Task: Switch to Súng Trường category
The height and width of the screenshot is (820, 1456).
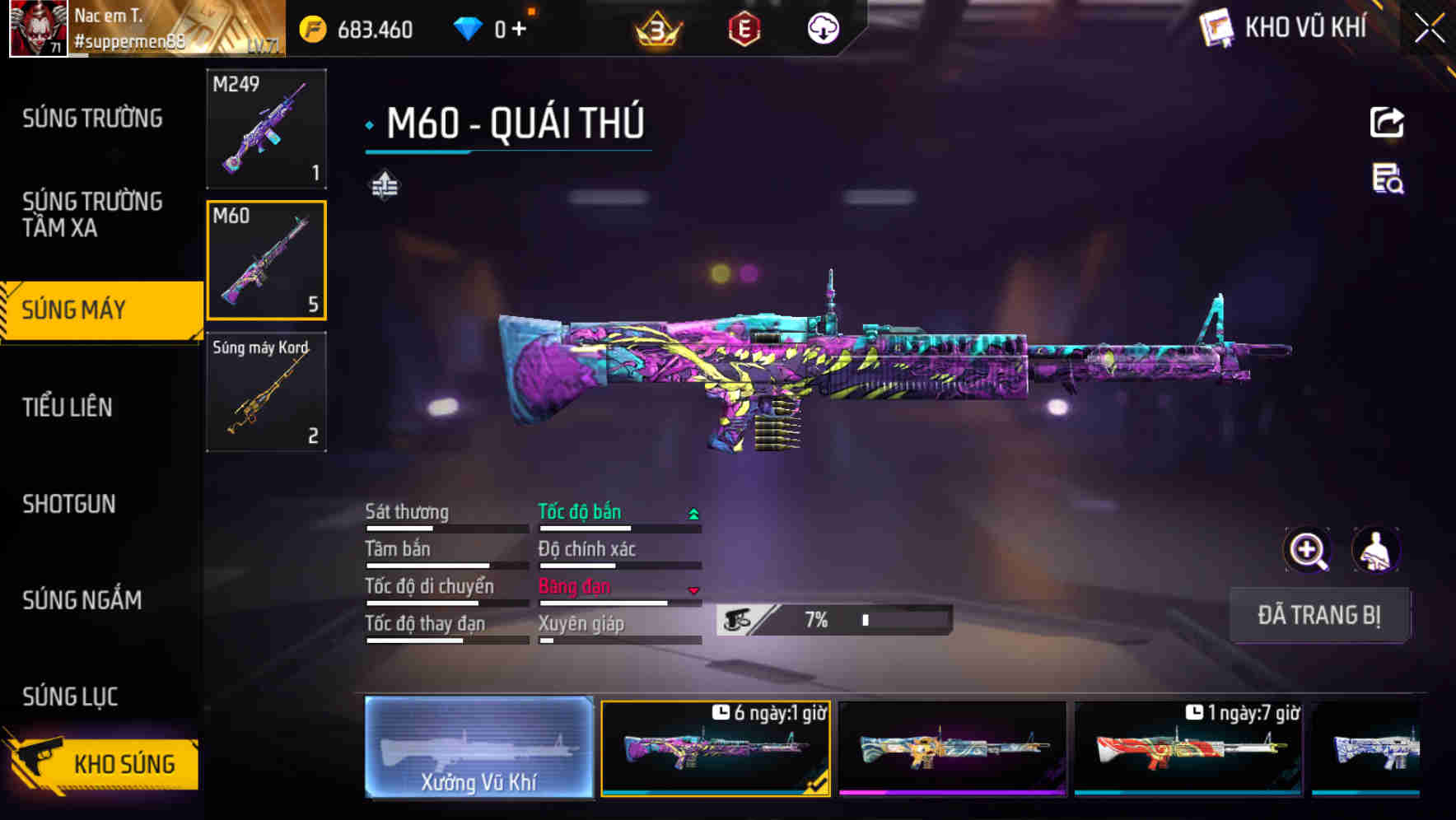Action: [x=92, y=119]
